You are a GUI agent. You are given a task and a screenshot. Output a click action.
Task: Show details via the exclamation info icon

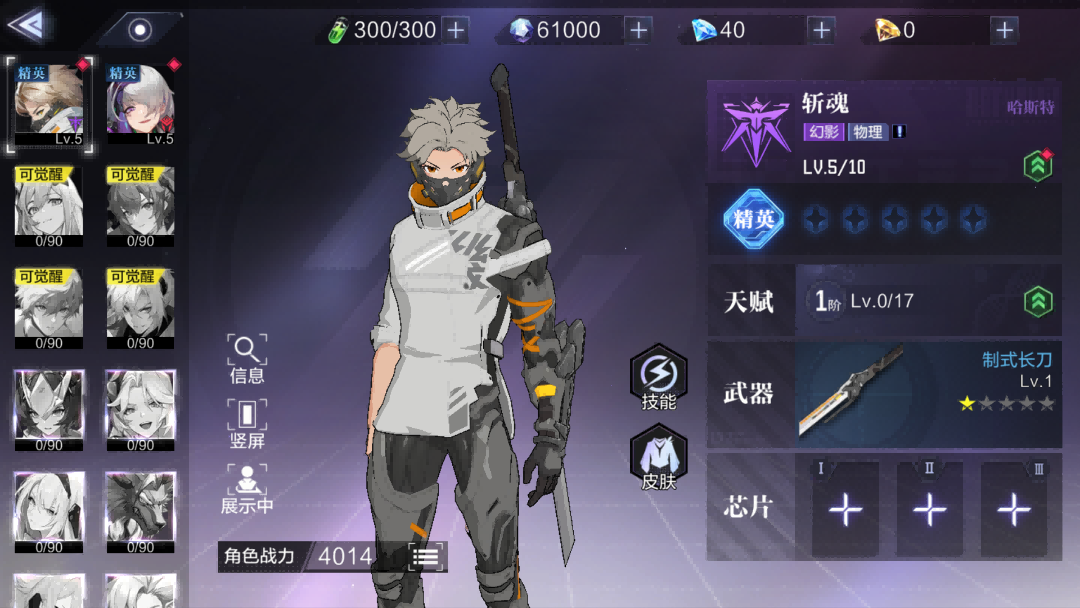899,132
